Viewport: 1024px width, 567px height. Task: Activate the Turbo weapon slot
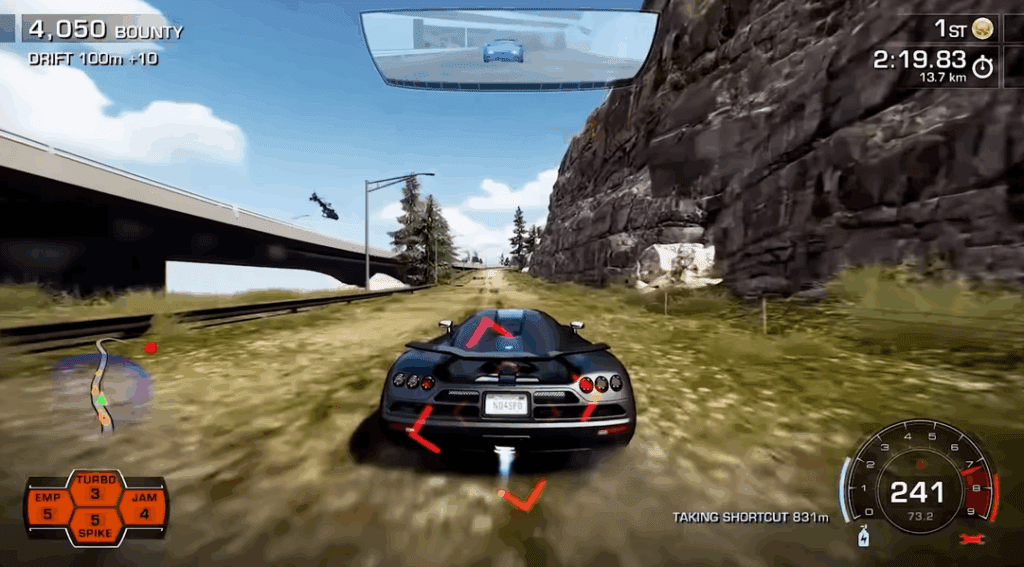pyautogui.click(x=96, y=488)
